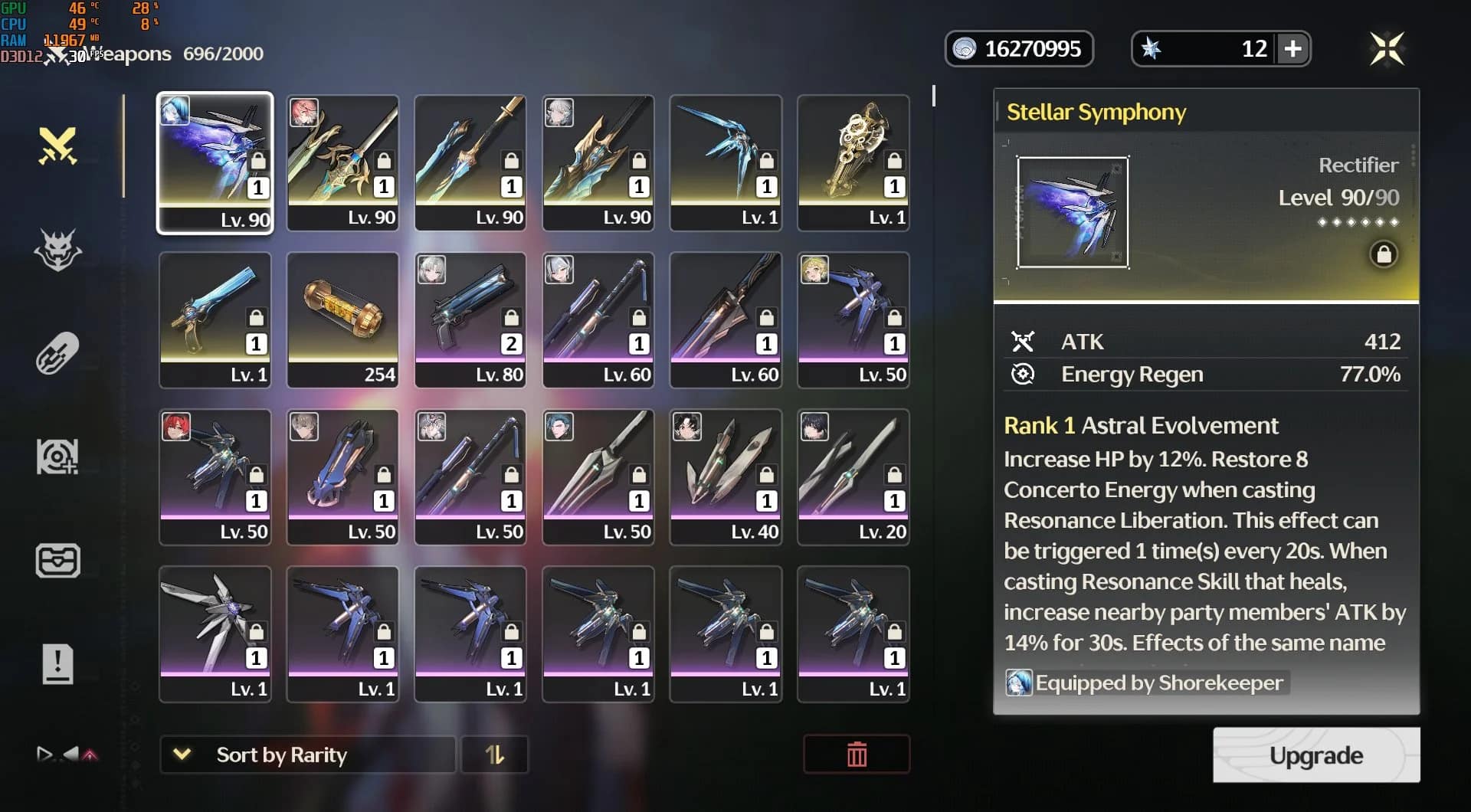Viewport: 1471px width, 812px height.
Task: Select the Lv. 1 glowing blue bow-like weapon
Action: 726,162
